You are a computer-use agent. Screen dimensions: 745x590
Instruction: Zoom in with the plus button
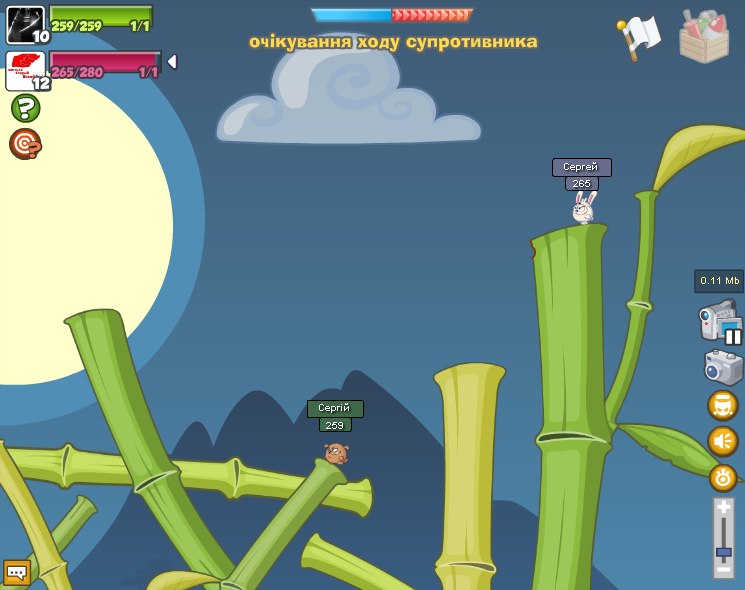[724, 508]
